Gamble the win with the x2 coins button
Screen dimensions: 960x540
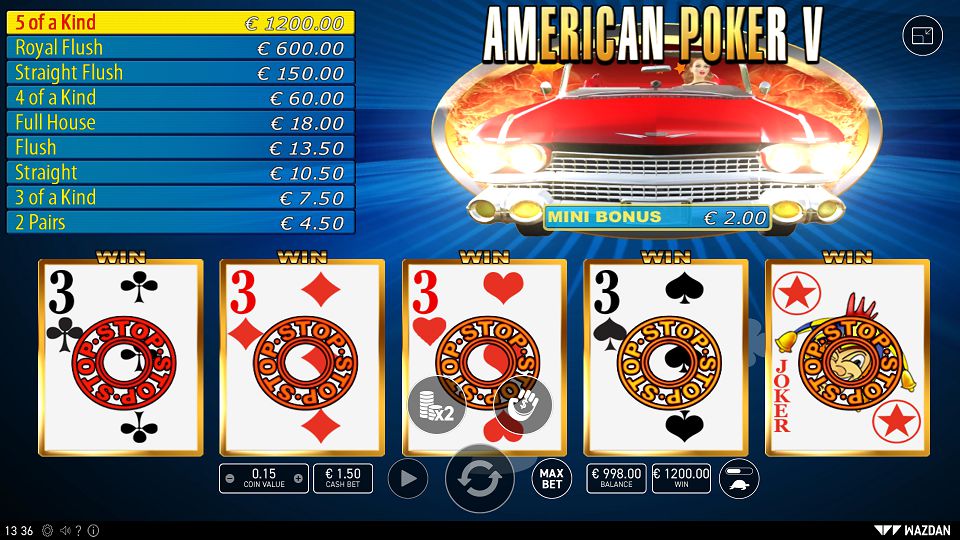[436, 406]
